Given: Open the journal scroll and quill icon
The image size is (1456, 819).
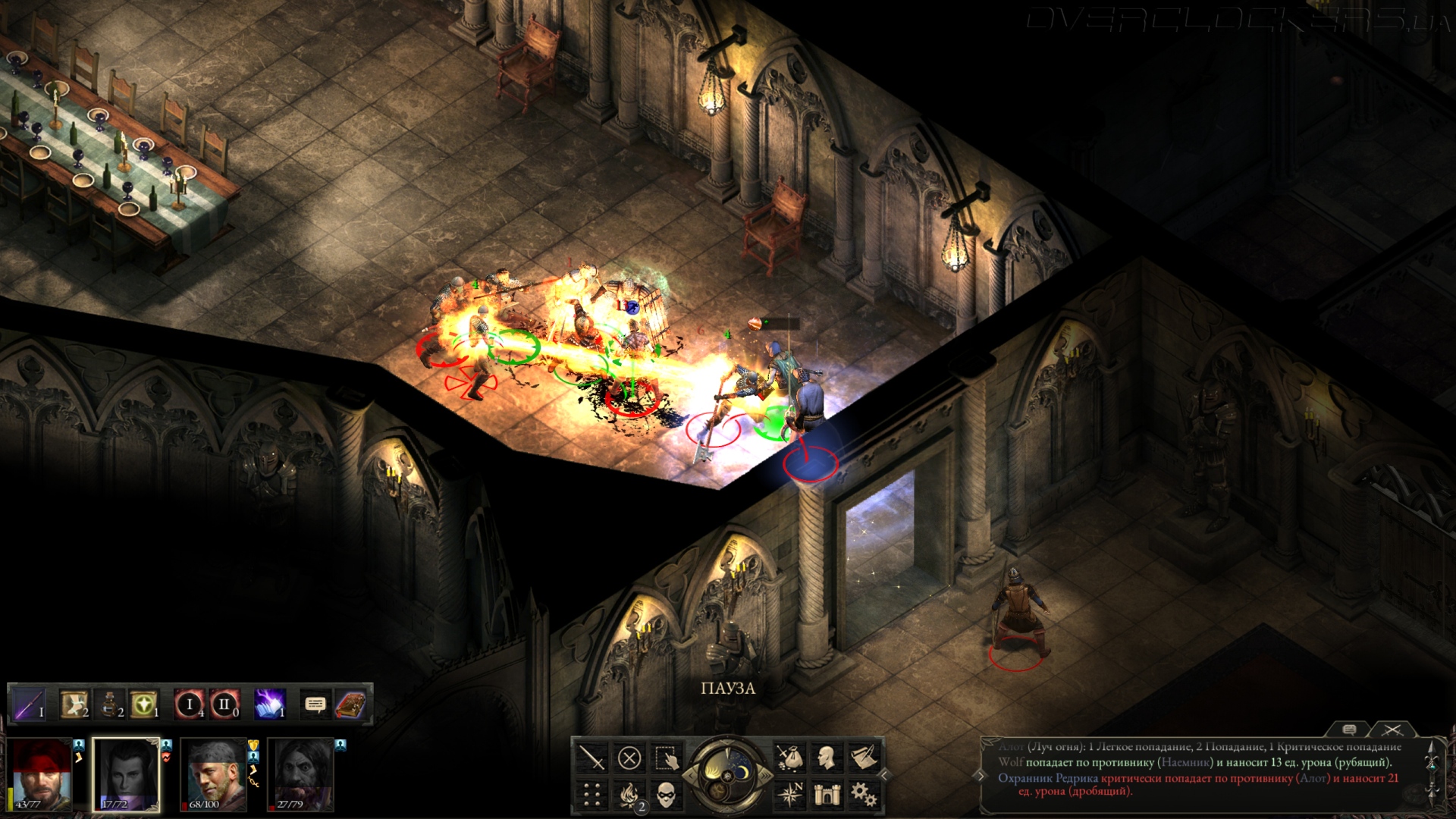Looking at the screenshot, I should pyautogui.click(x=864, y=758).
